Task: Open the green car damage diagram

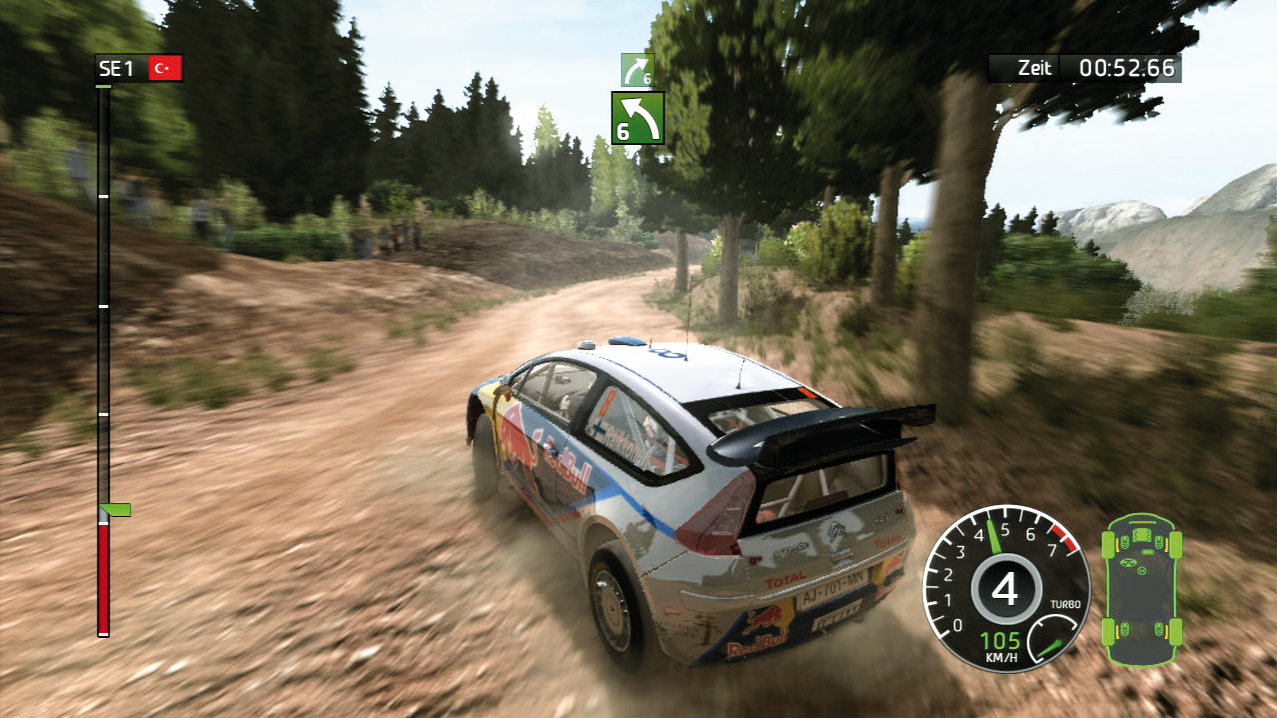Action: click(1141, 587)
